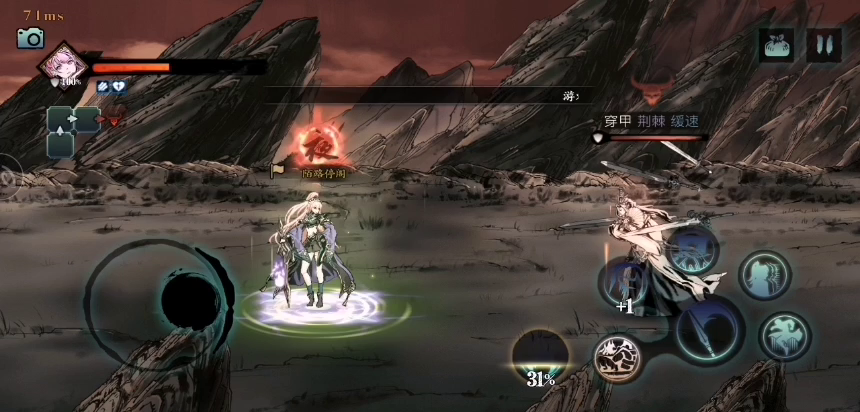Tap the camera screenshot icon
Screen dimensions: 860x412
pos(30,38)
